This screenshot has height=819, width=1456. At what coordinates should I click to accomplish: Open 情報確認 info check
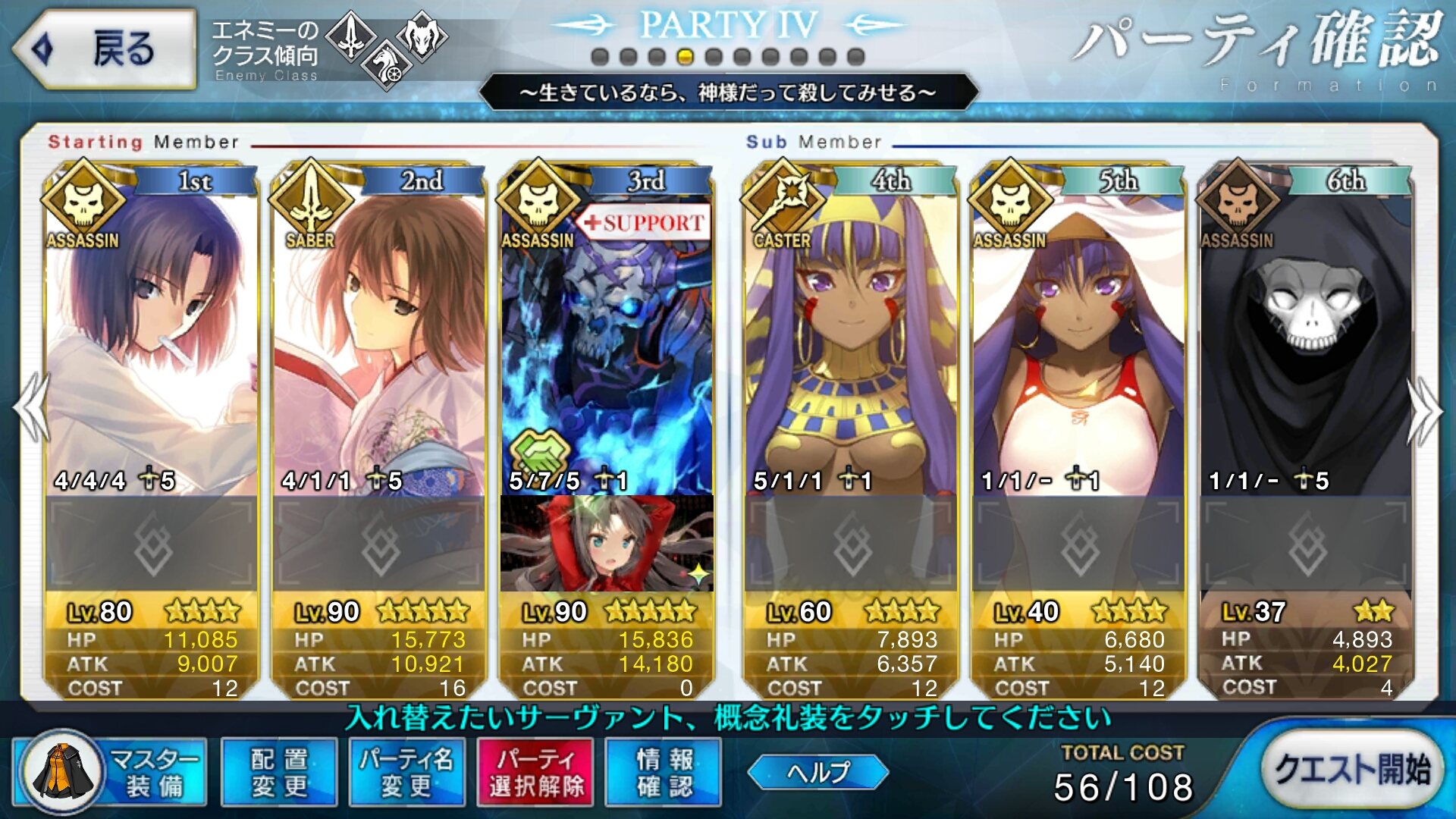(x=664, y=772)
